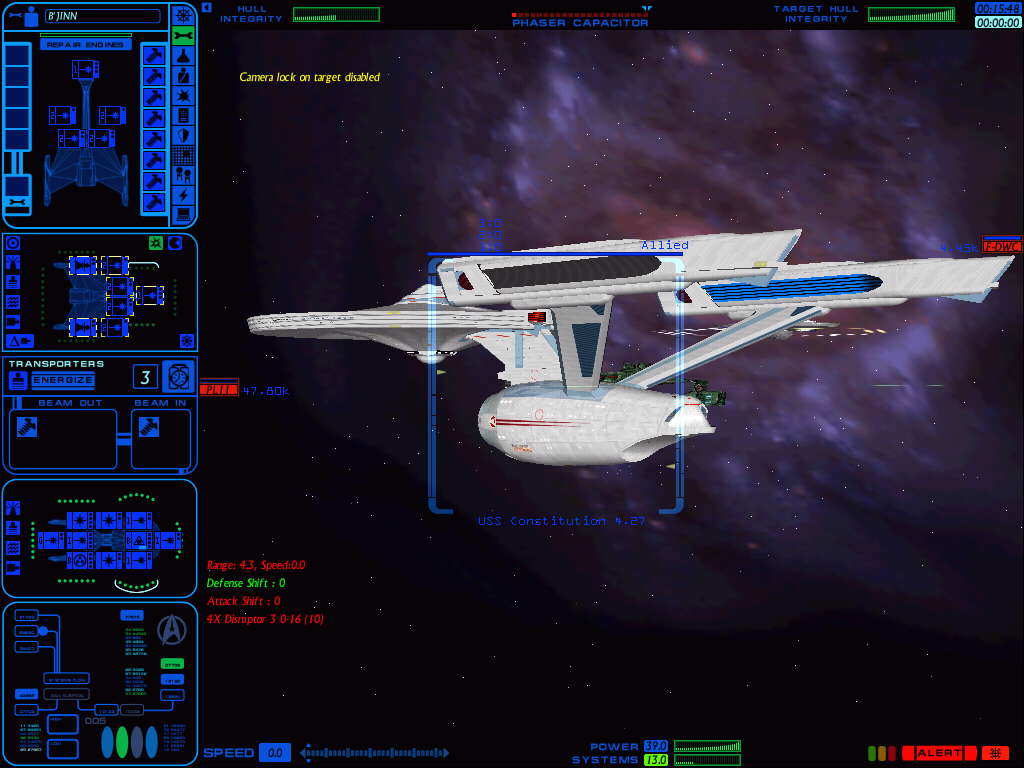Viewport: 1024px width, 768px height.
Task: Open the lightning bolt power tab
Action: click(x=183, y=195)
